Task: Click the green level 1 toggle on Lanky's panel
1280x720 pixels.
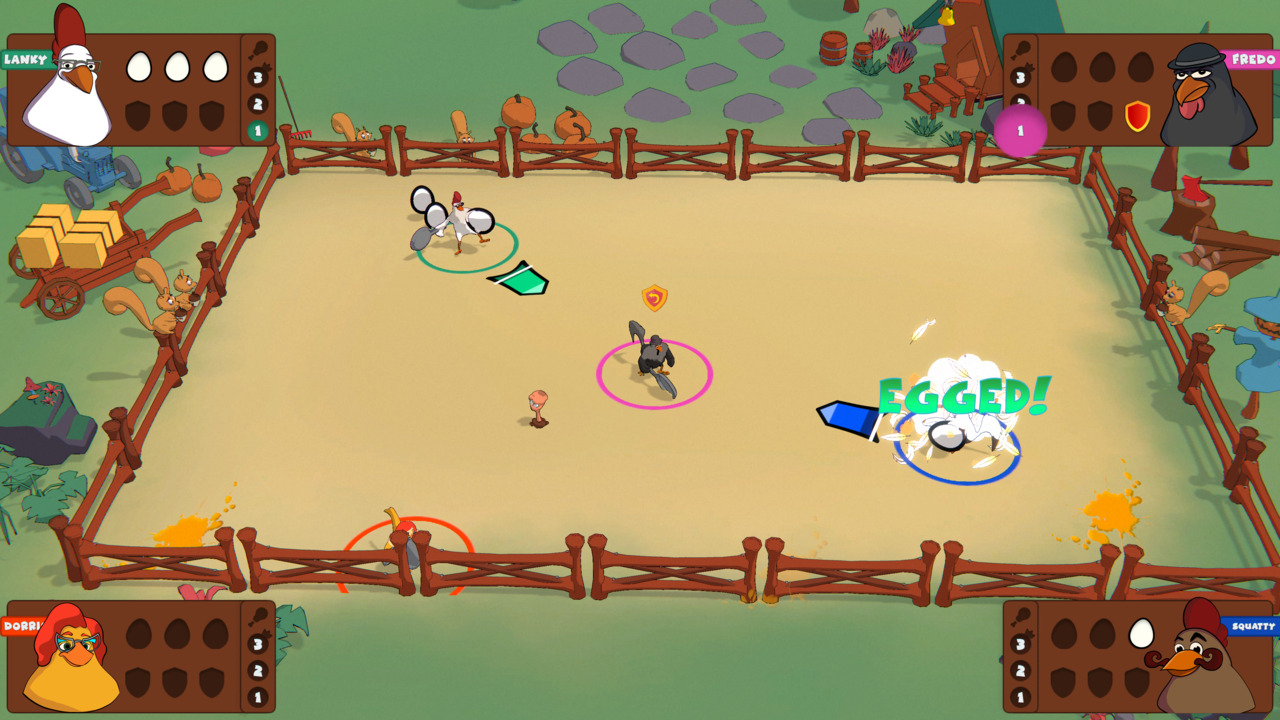Action: (x=258, y=131)
